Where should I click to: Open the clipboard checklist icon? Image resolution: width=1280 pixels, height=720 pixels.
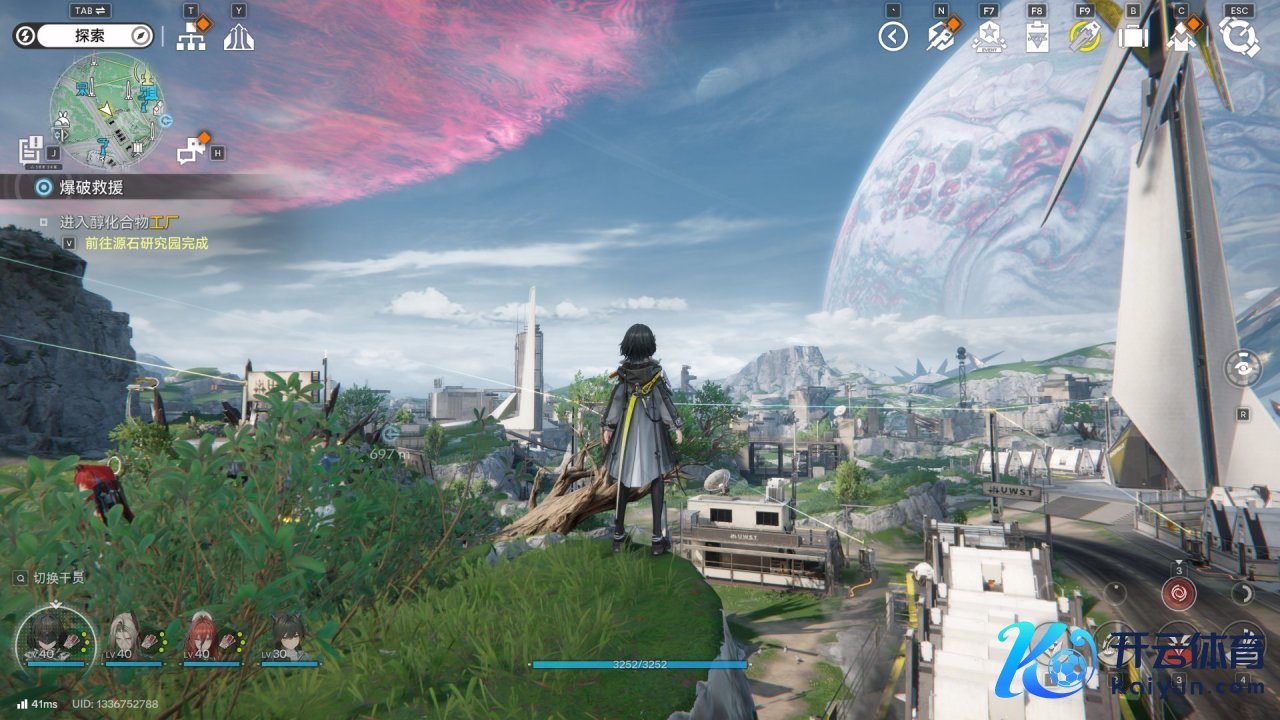click(x=1037, y=38)
